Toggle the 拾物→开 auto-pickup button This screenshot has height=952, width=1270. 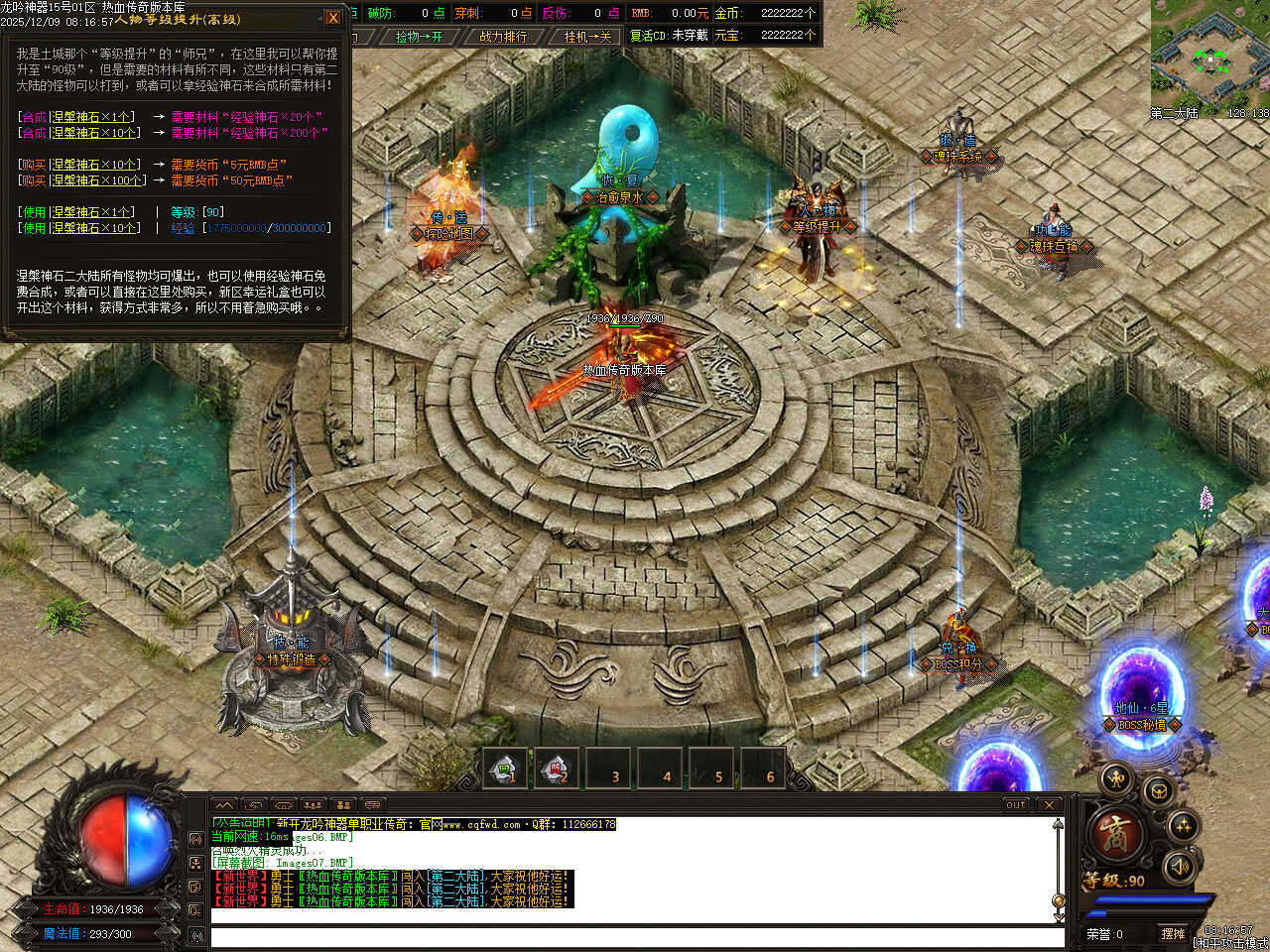coord(419,37)
